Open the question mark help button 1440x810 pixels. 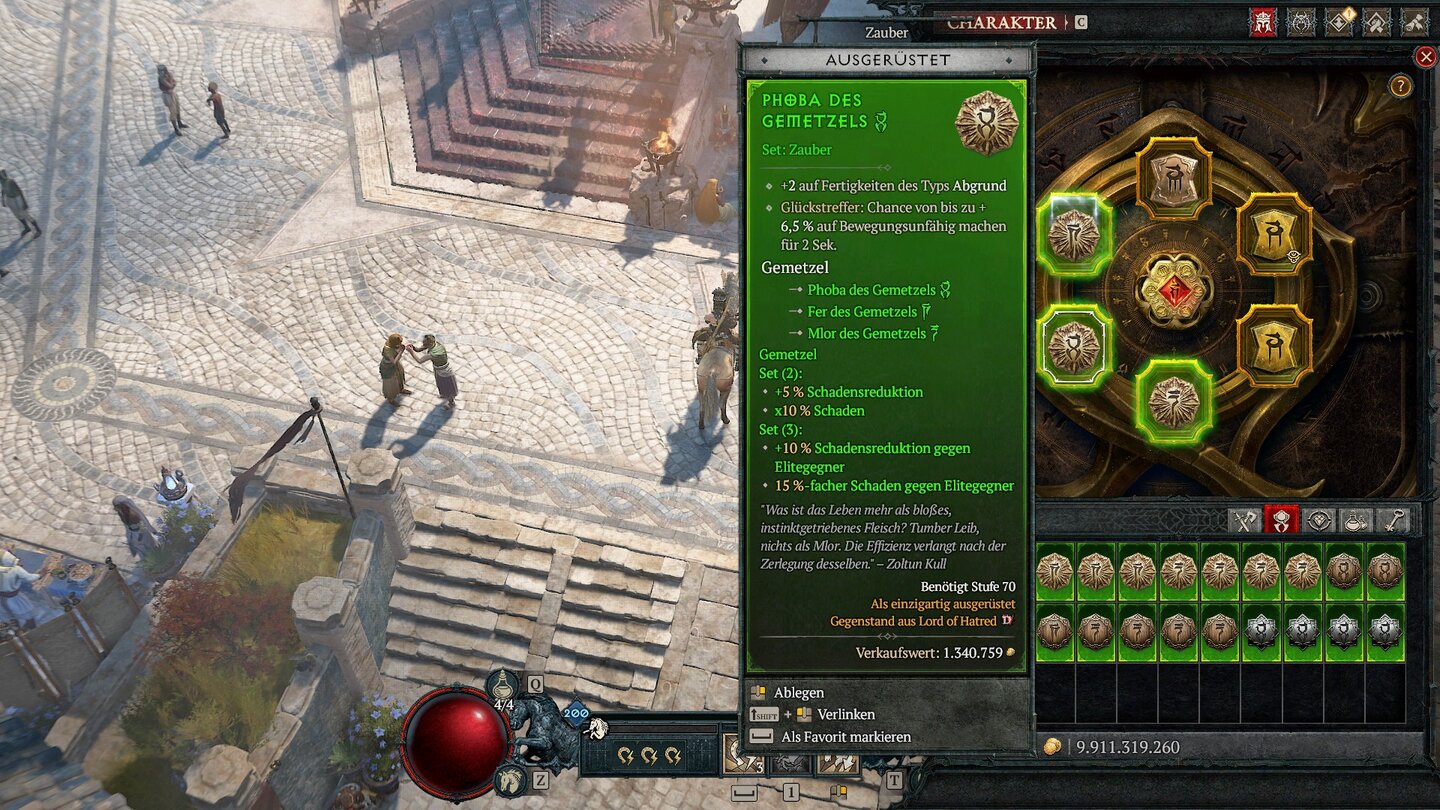click(1400, 86)
